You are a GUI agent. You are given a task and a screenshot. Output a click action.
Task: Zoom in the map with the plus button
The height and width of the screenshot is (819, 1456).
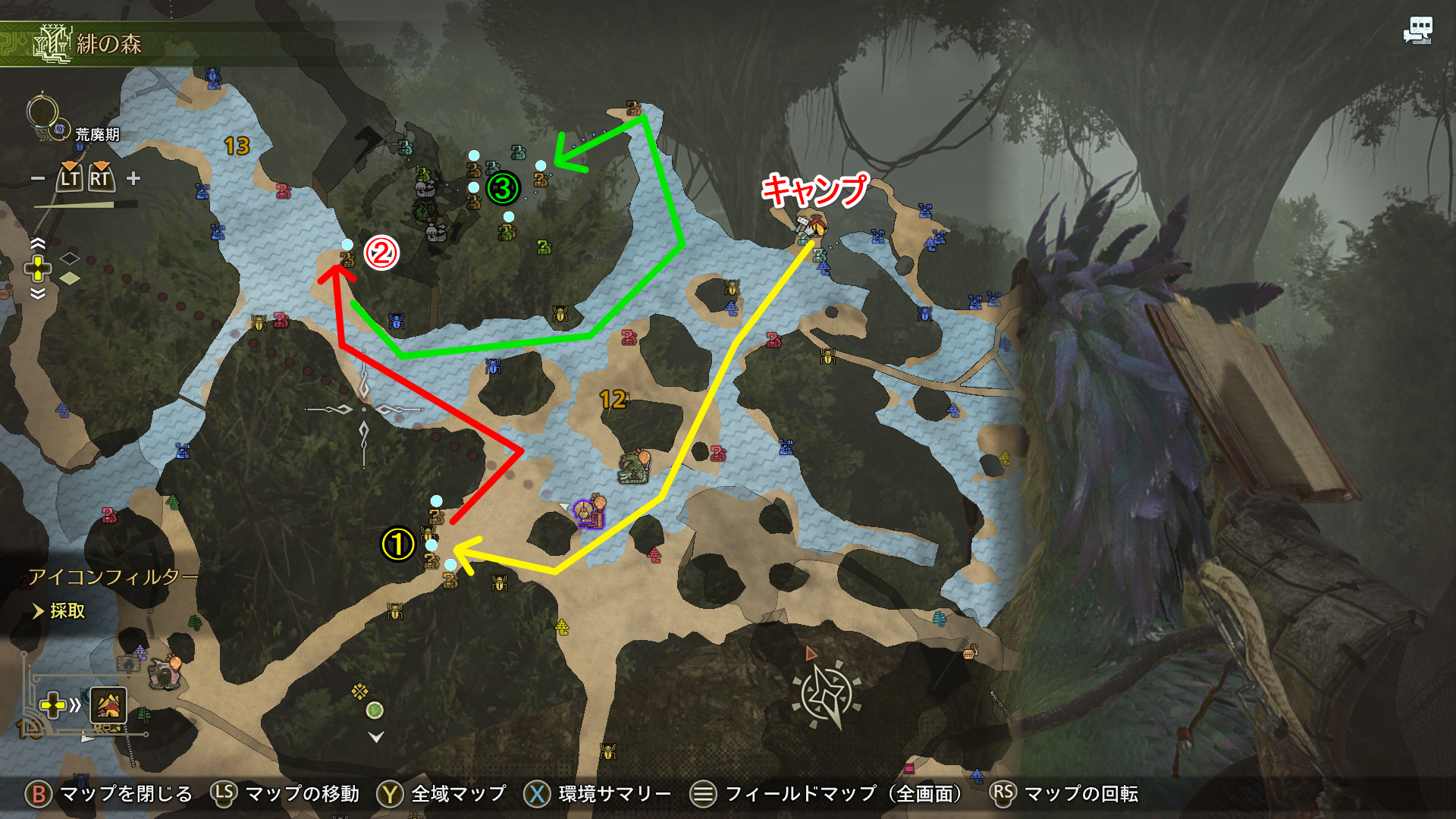pyautogui.click(x=133, y=178)
